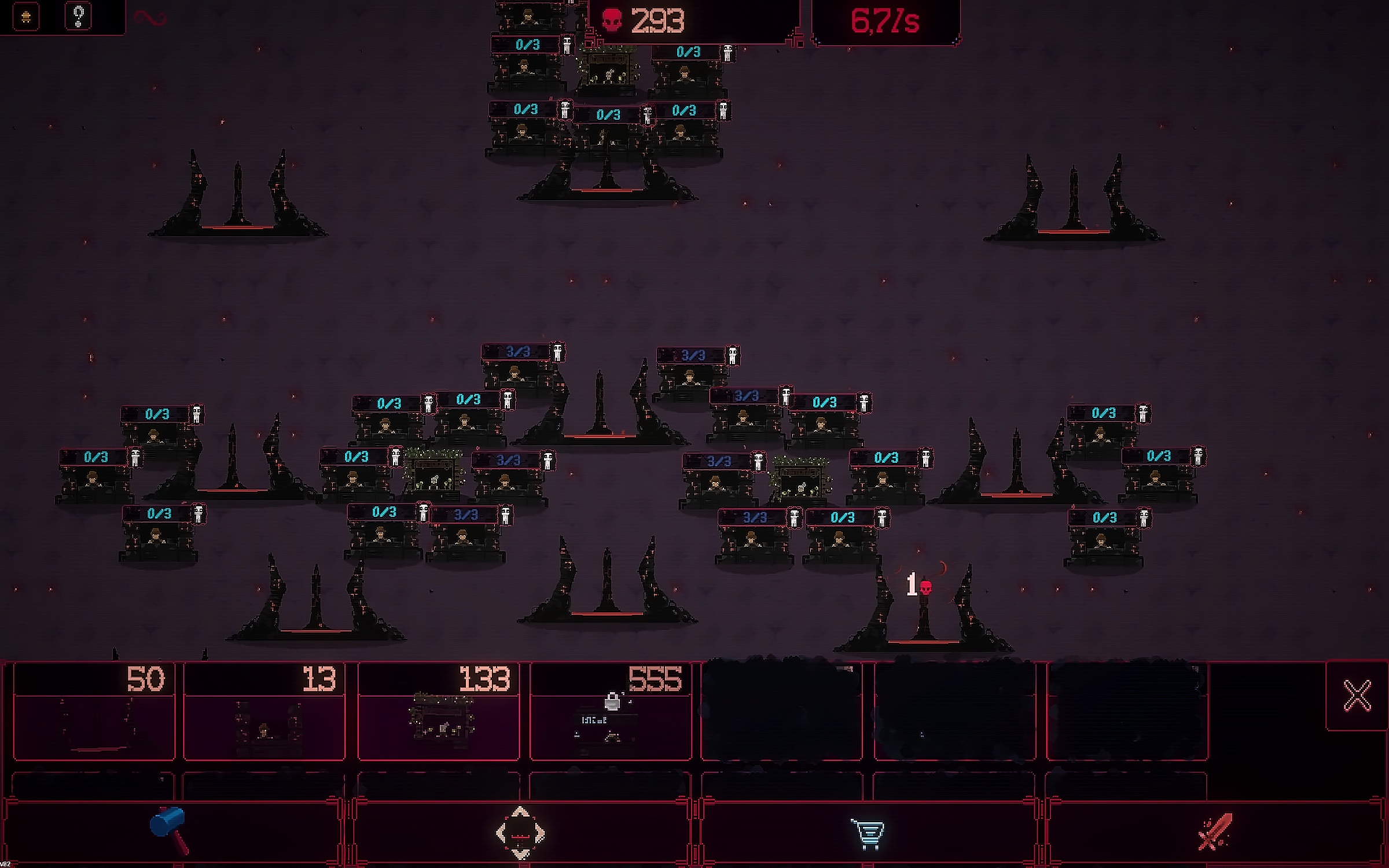Open the question mark help button
The image size is (1389, 868).
[79, 16]
